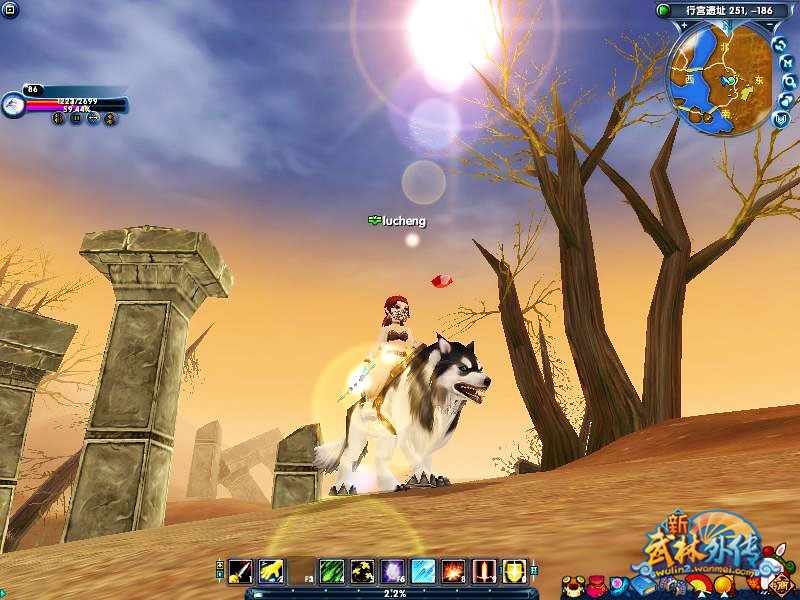The image size is (800, 600).
Task: Open the magnifier search button beside minimap
Action: [790, 81]
